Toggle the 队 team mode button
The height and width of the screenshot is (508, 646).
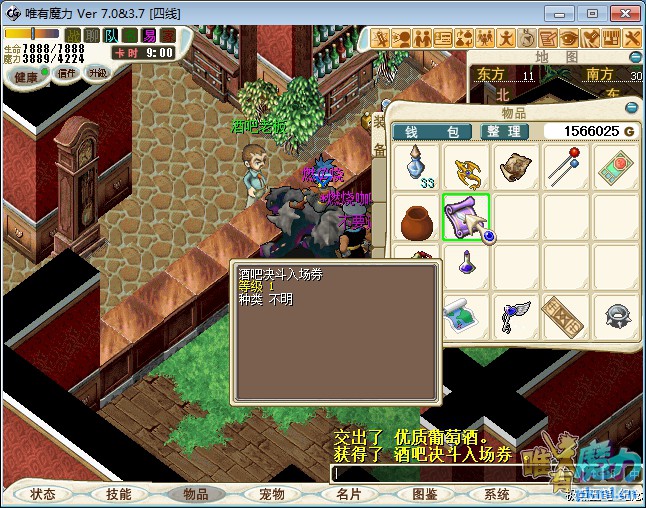coord(110,36)
